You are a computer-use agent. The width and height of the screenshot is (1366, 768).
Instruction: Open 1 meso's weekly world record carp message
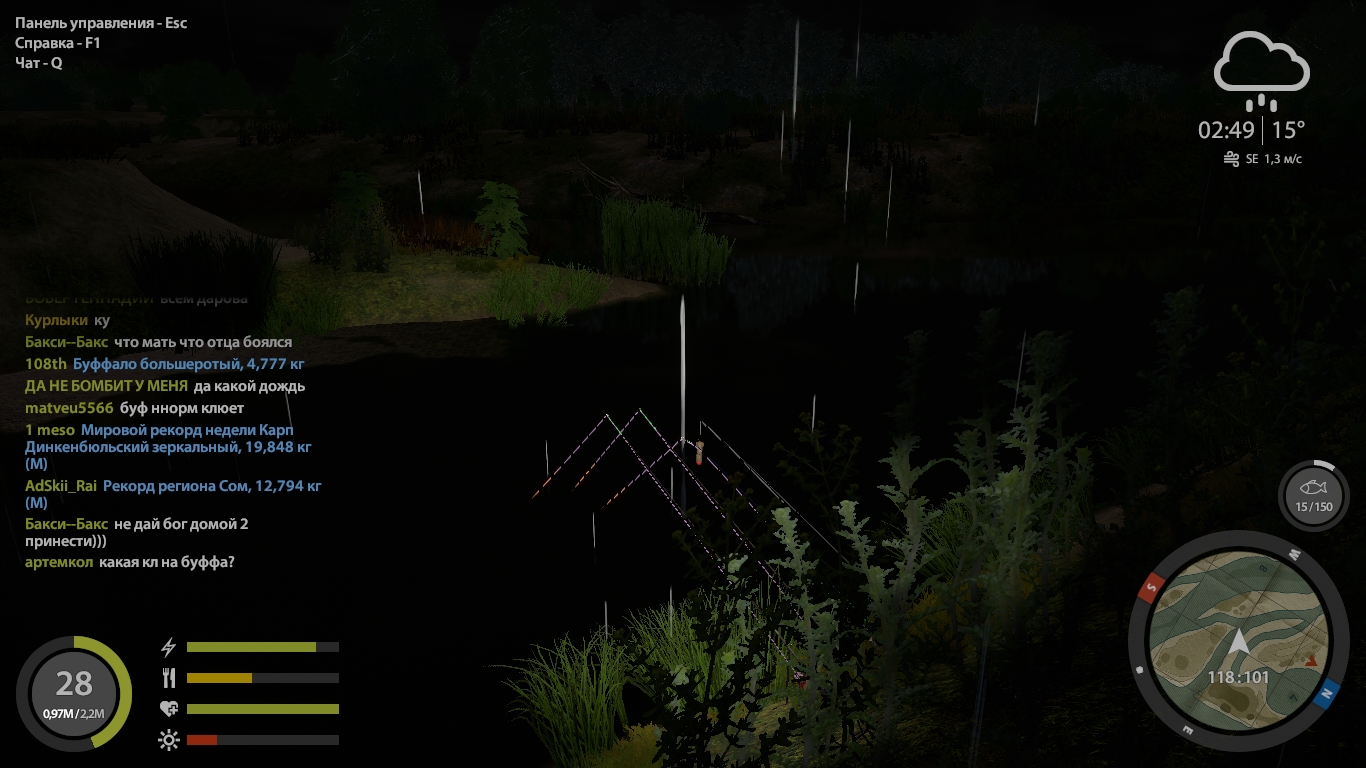point(196,439)
